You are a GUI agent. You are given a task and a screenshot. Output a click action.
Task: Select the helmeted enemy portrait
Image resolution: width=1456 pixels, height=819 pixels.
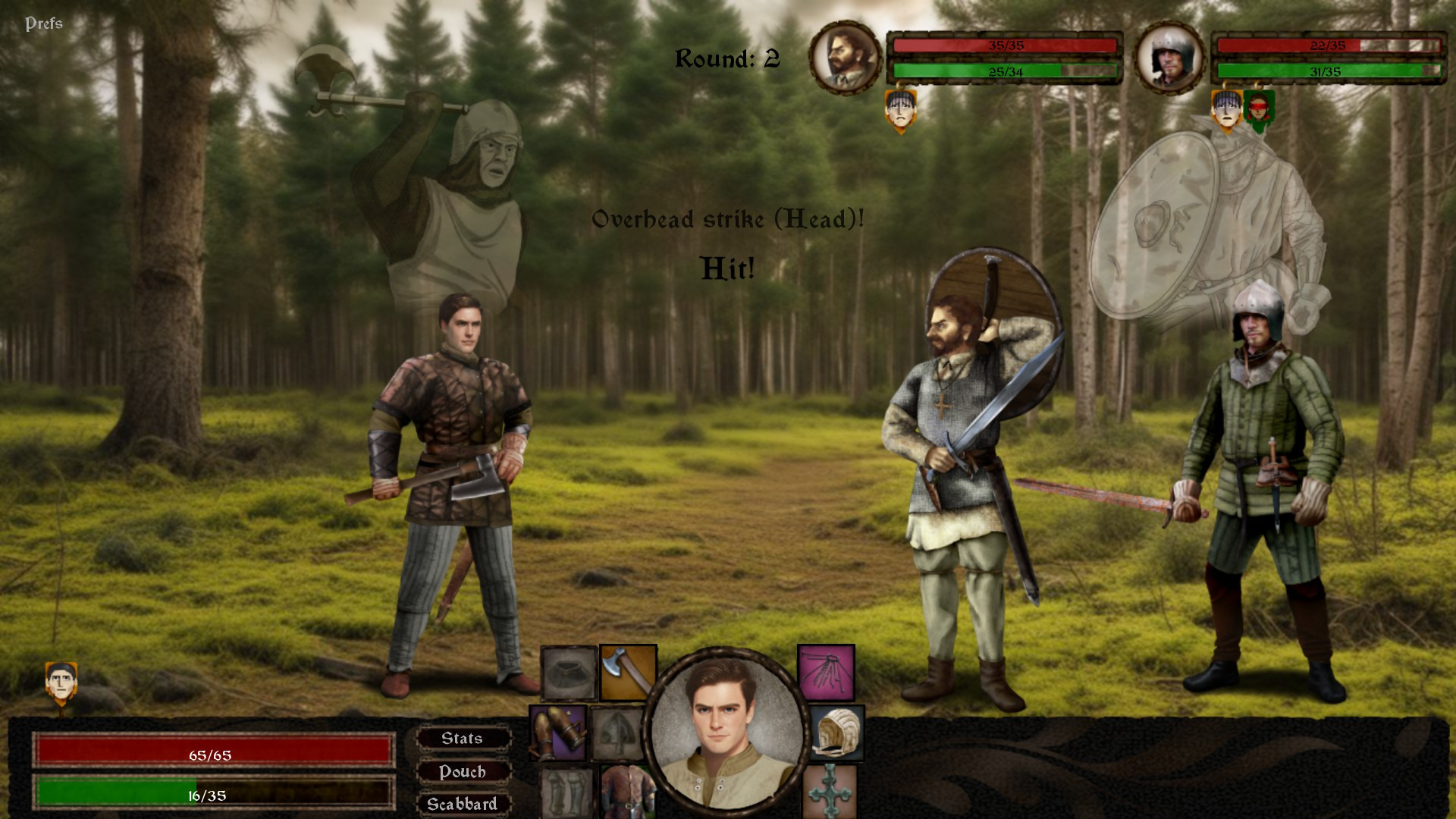1169,58
